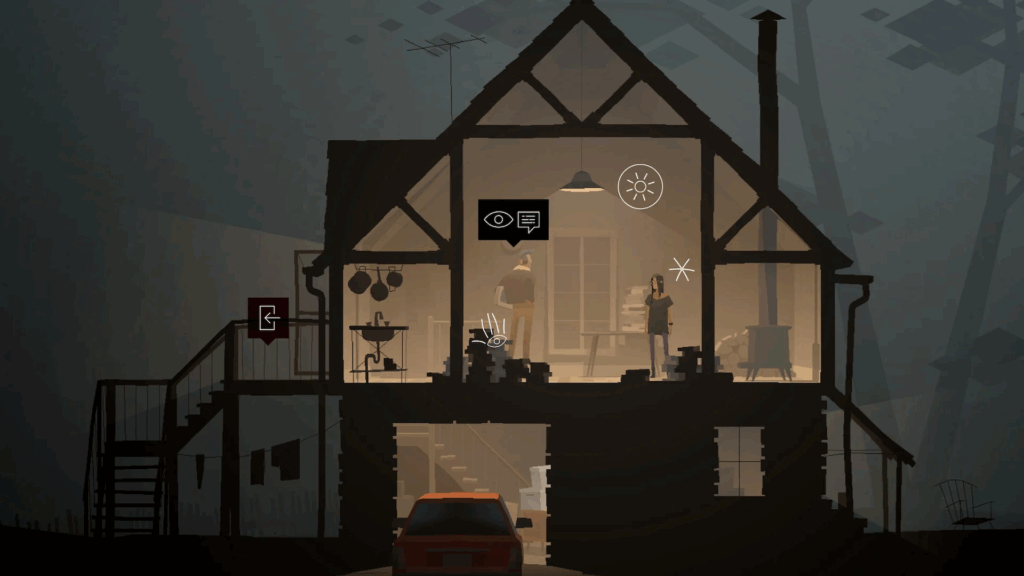Select the hand-drawn eye with rays icon

(492, 332)
